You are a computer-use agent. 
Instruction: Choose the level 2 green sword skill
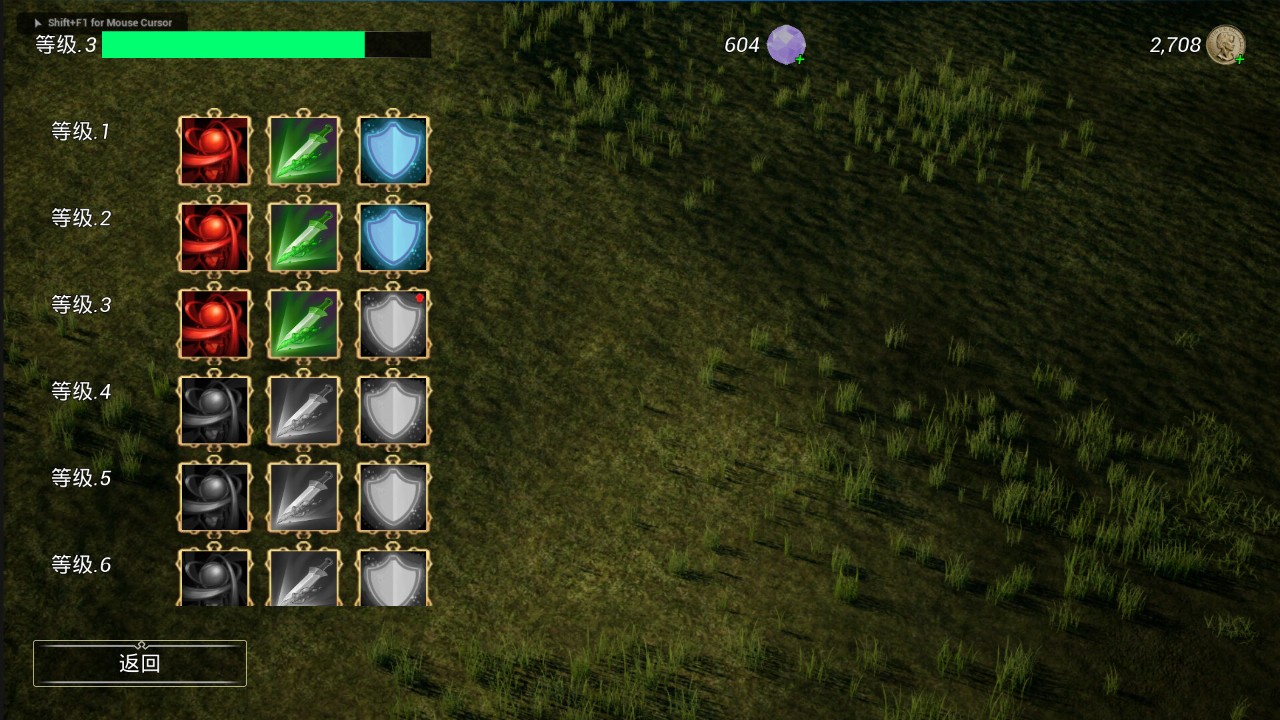[304, 238]
